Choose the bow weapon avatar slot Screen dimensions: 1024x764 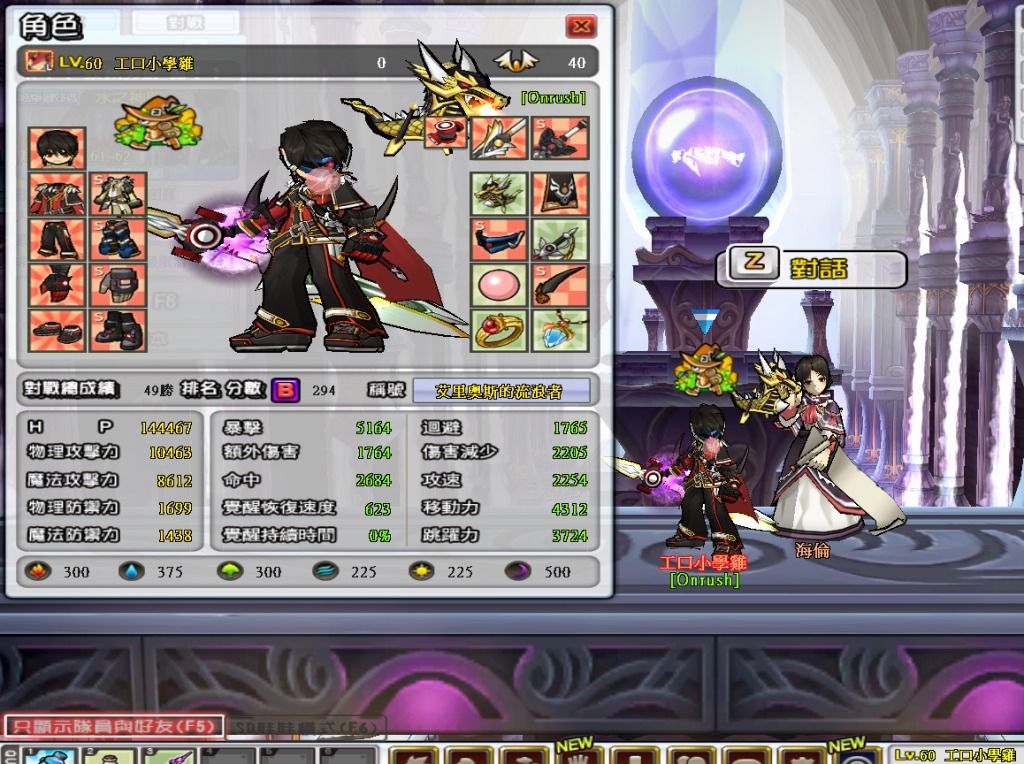tap(560, 240)
